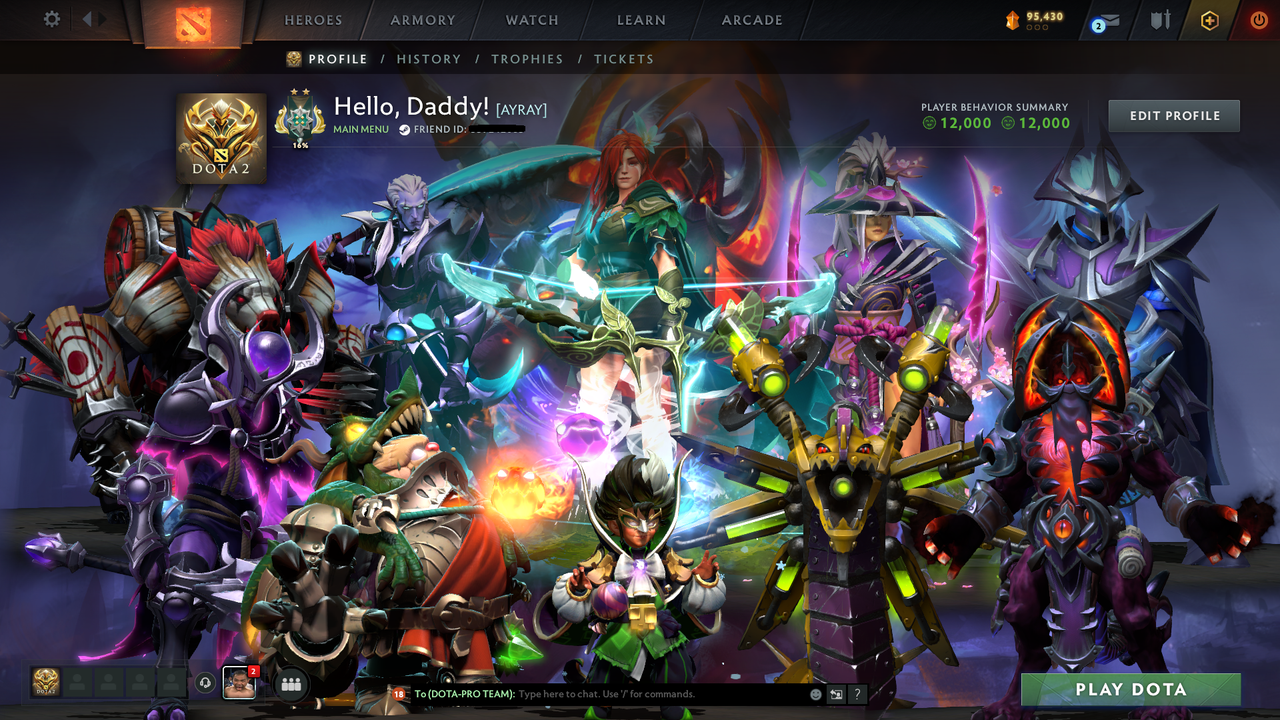Open the MAIN MENU dropdown under the player name
Viewport: 1280px width, 720px height.
point(360,129)
